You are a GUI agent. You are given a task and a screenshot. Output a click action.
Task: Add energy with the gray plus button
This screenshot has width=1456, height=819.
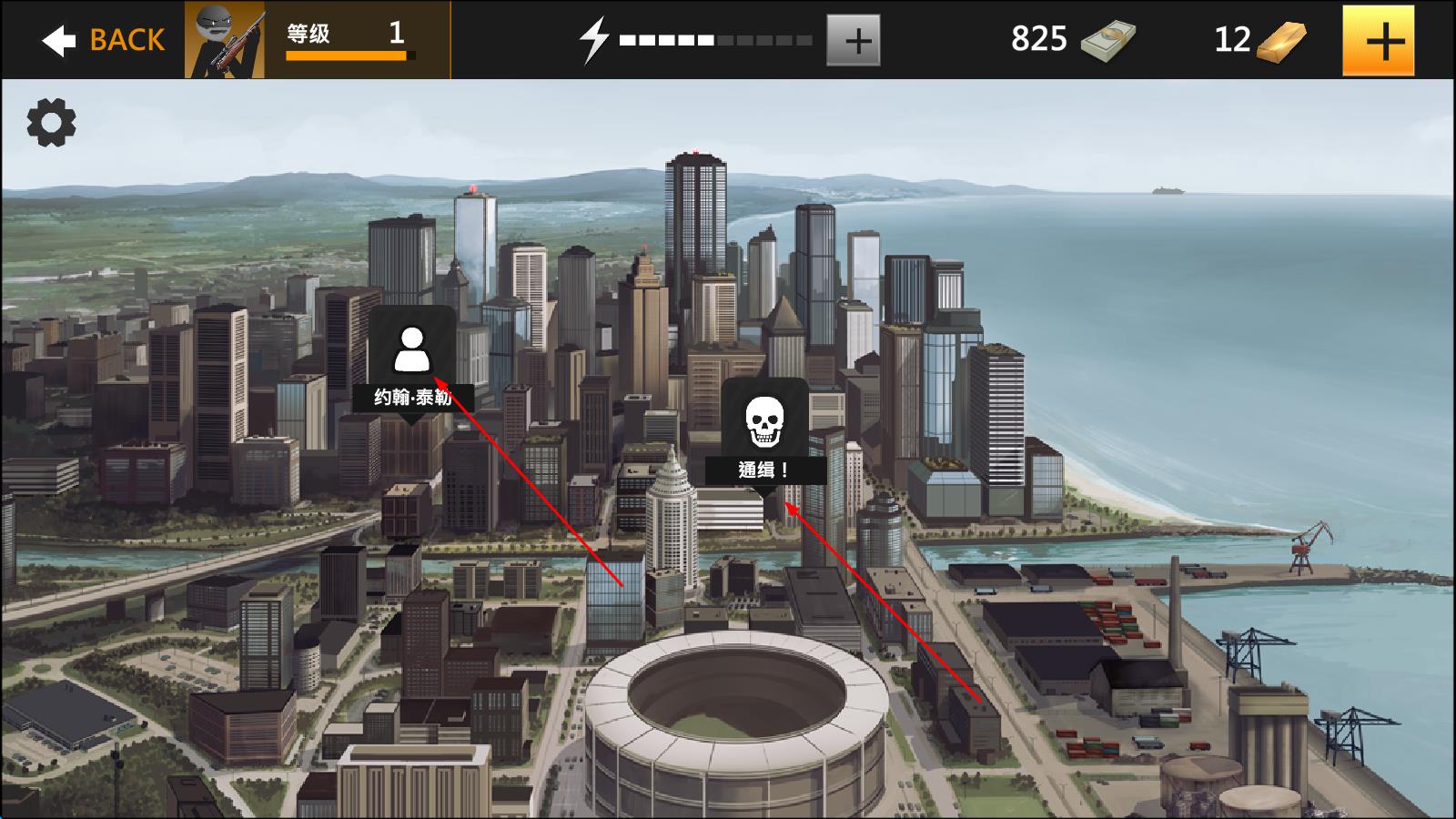click(853, 40)
